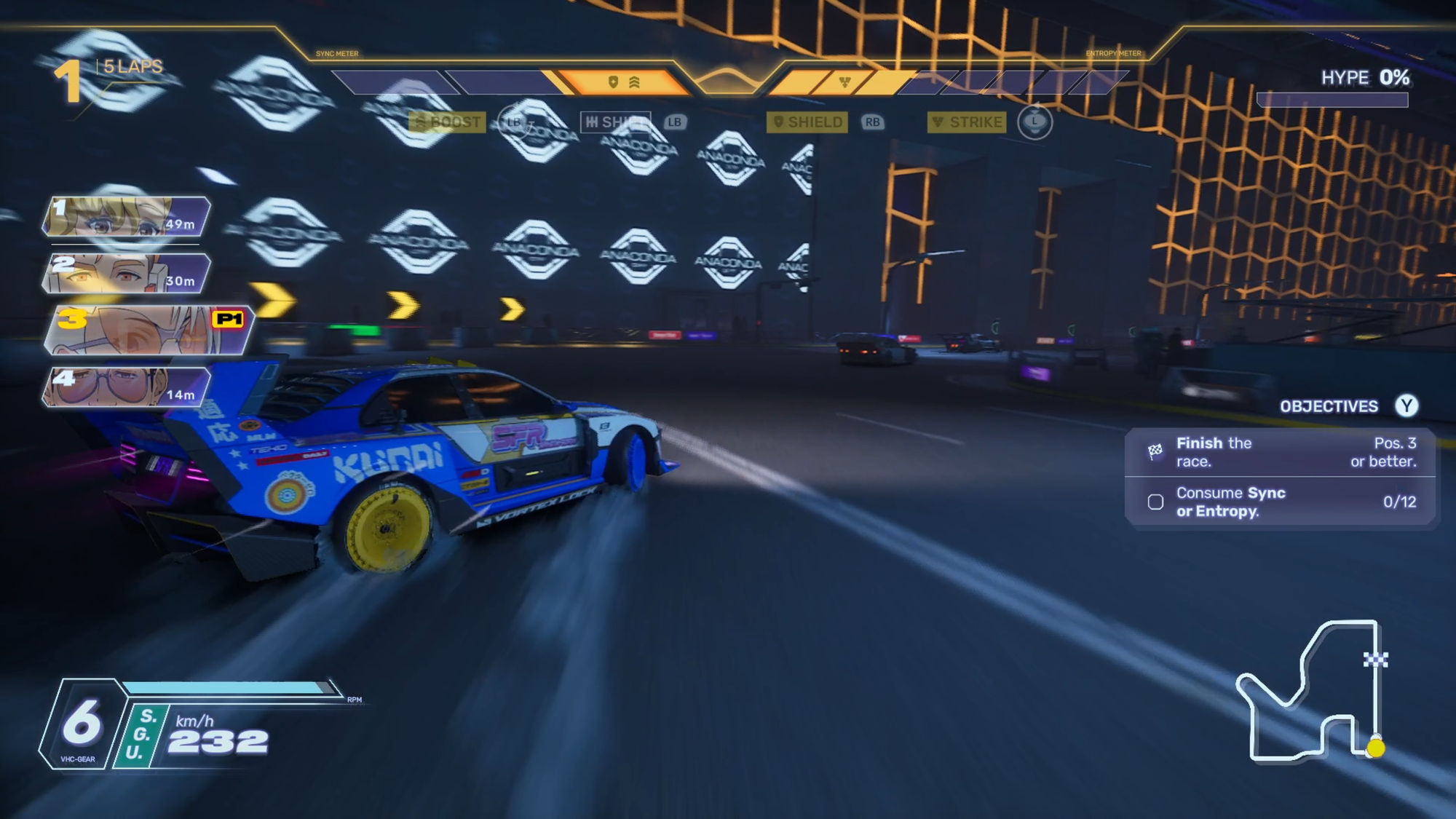
Task: Click the highlighted shield-and-boost Sync meter segment
Action: [624, 82]
